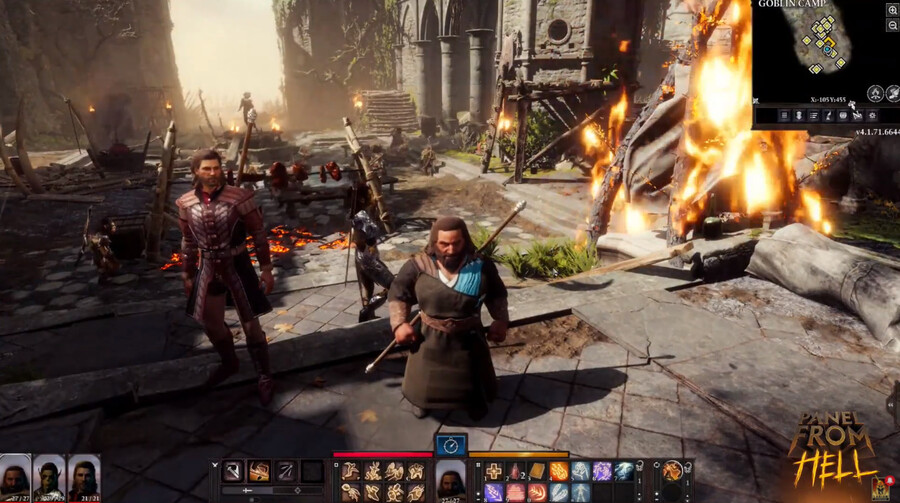This screenshot has width=900, height=503.
Task: Select the melee weapon attack icon
Action: [x=233, y=471]
